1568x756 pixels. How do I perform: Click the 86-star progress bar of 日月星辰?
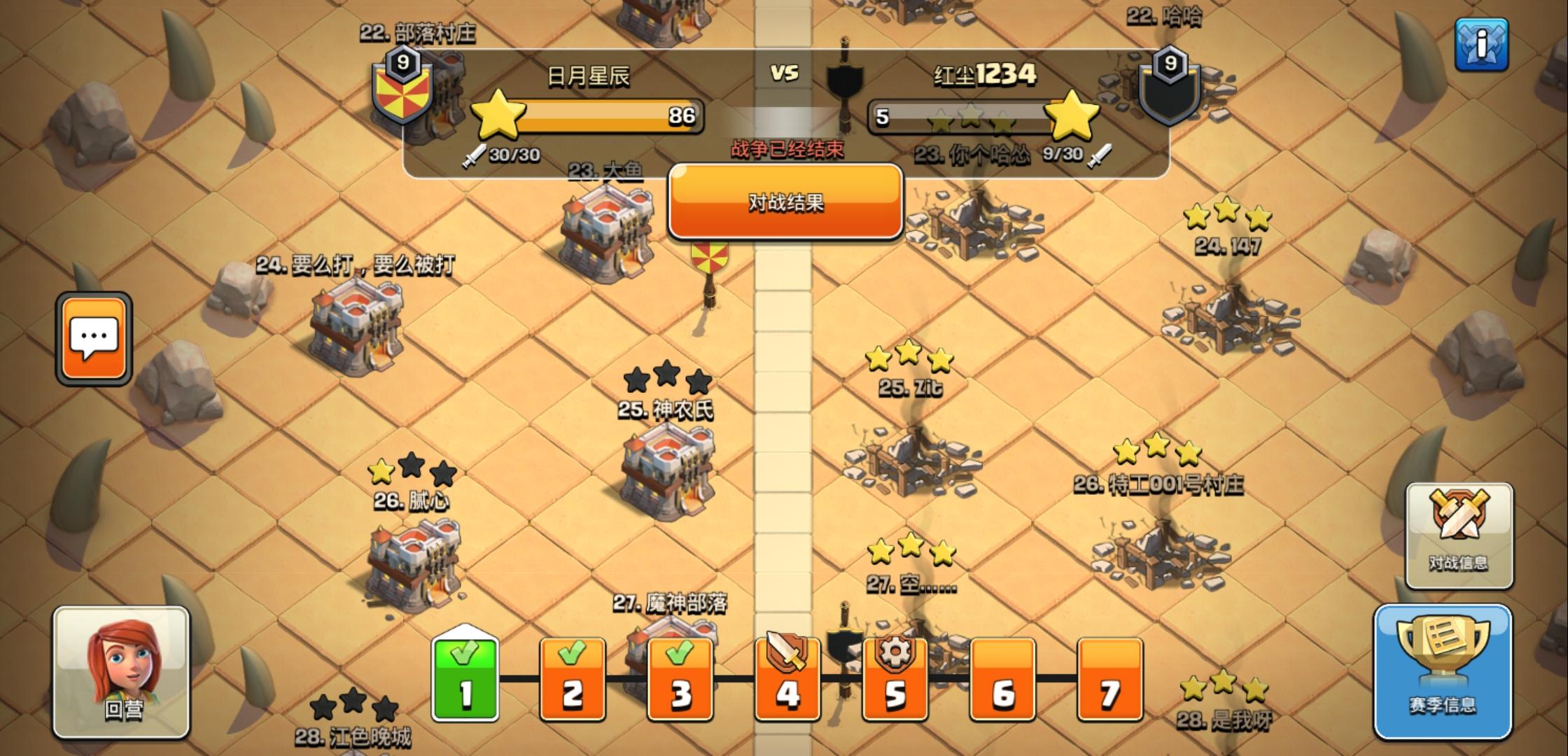click(x=609, y=115)
